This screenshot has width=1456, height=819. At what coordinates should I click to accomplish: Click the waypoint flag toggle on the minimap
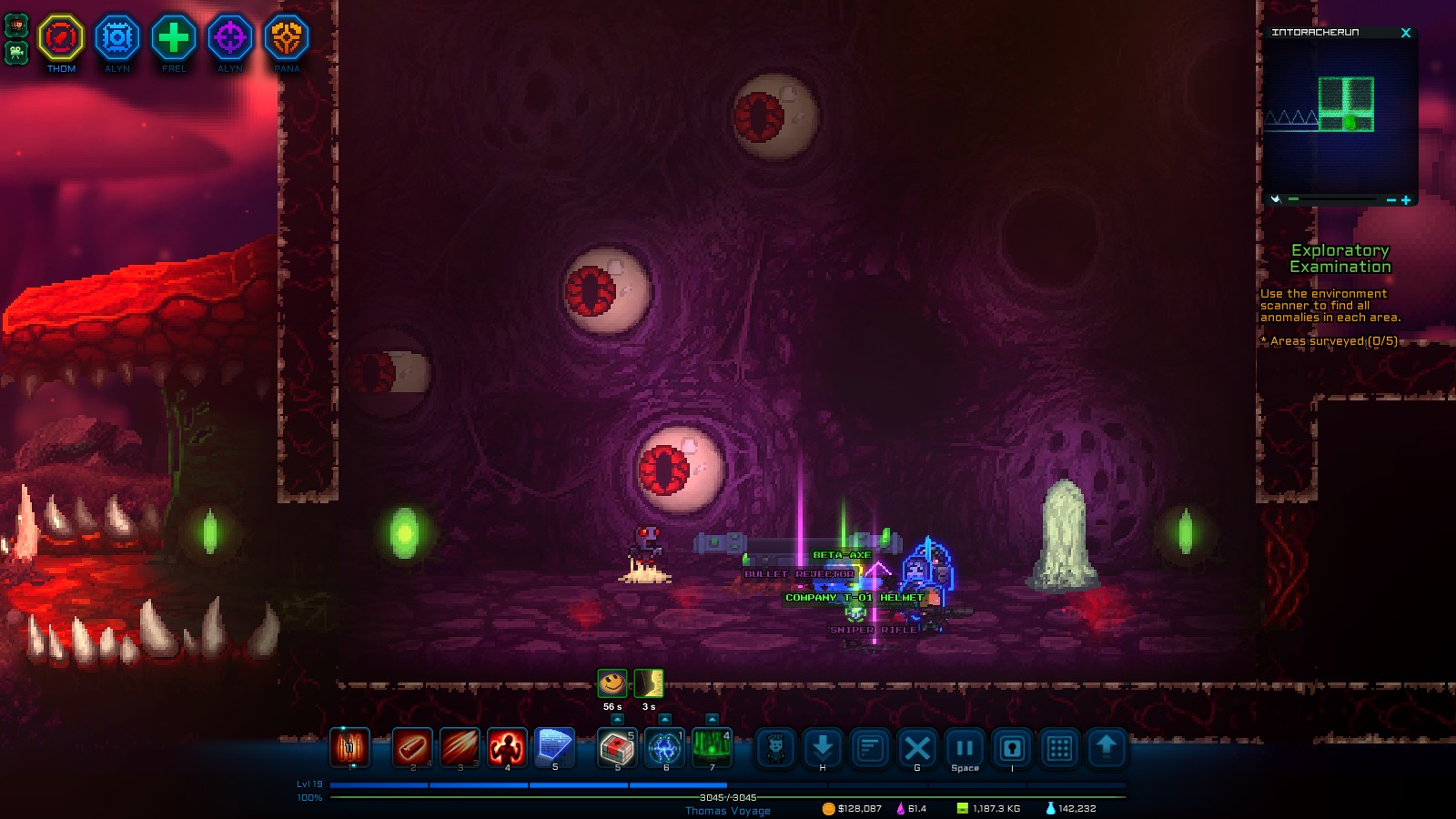1277,198
